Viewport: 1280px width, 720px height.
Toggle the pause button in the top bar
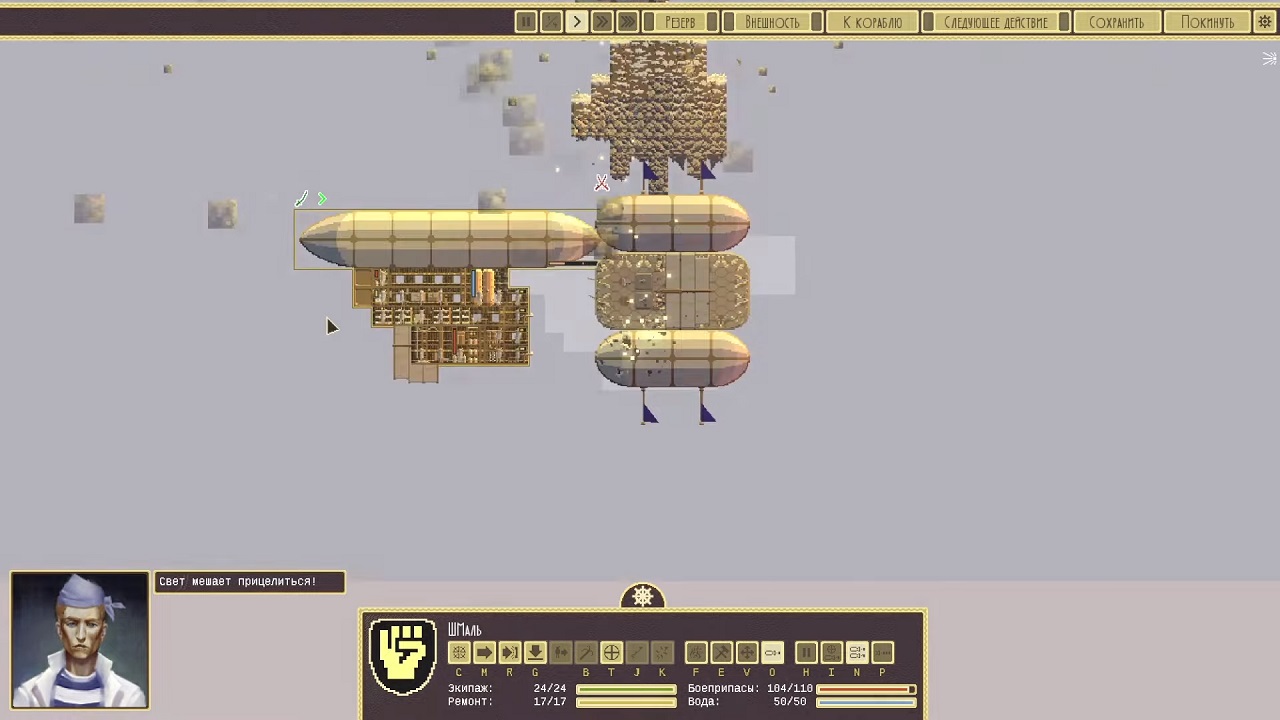pyautogui.click(x=526, y=21)
